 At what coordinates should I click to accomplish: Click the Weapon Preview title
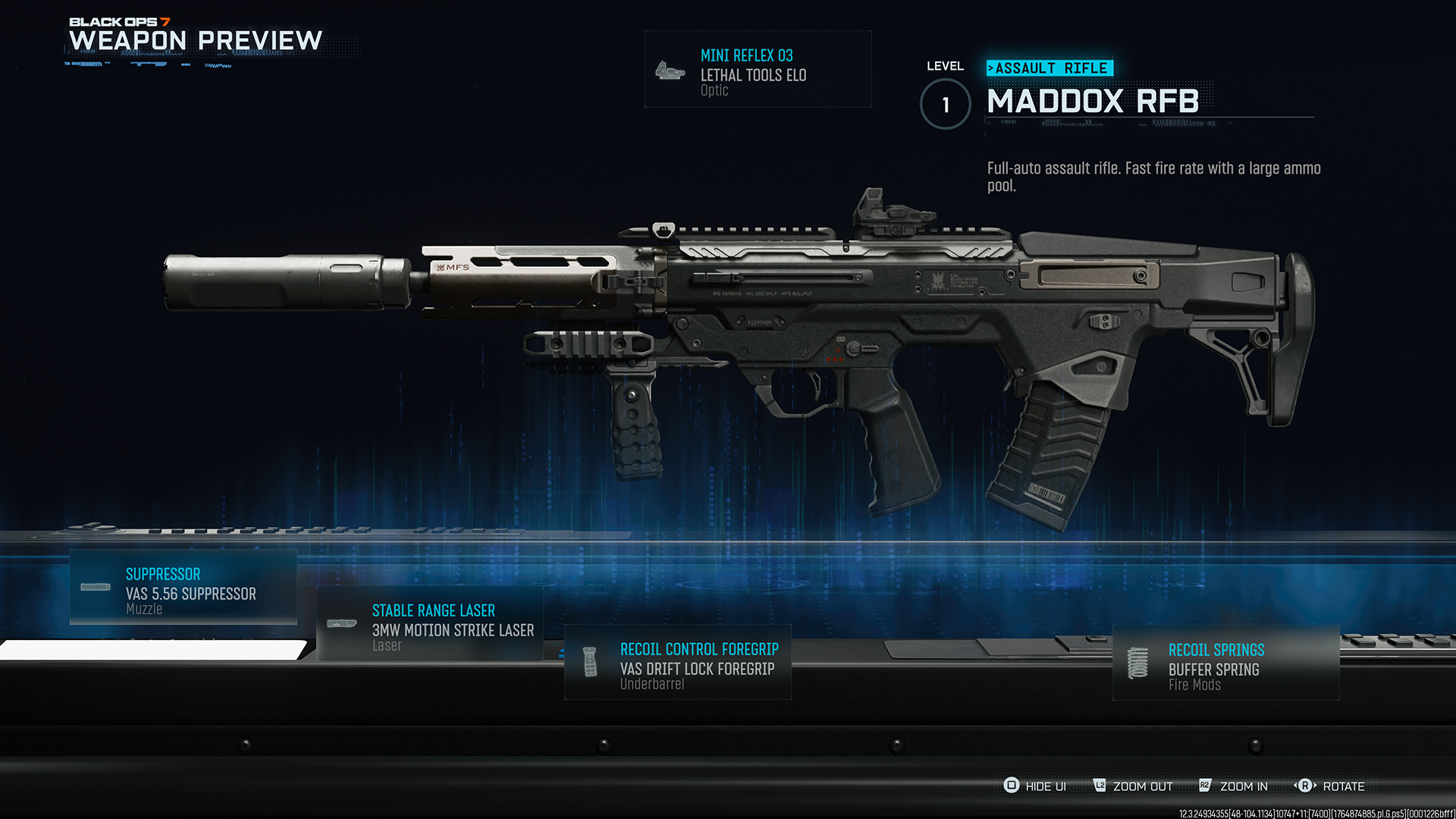[194, 39]
